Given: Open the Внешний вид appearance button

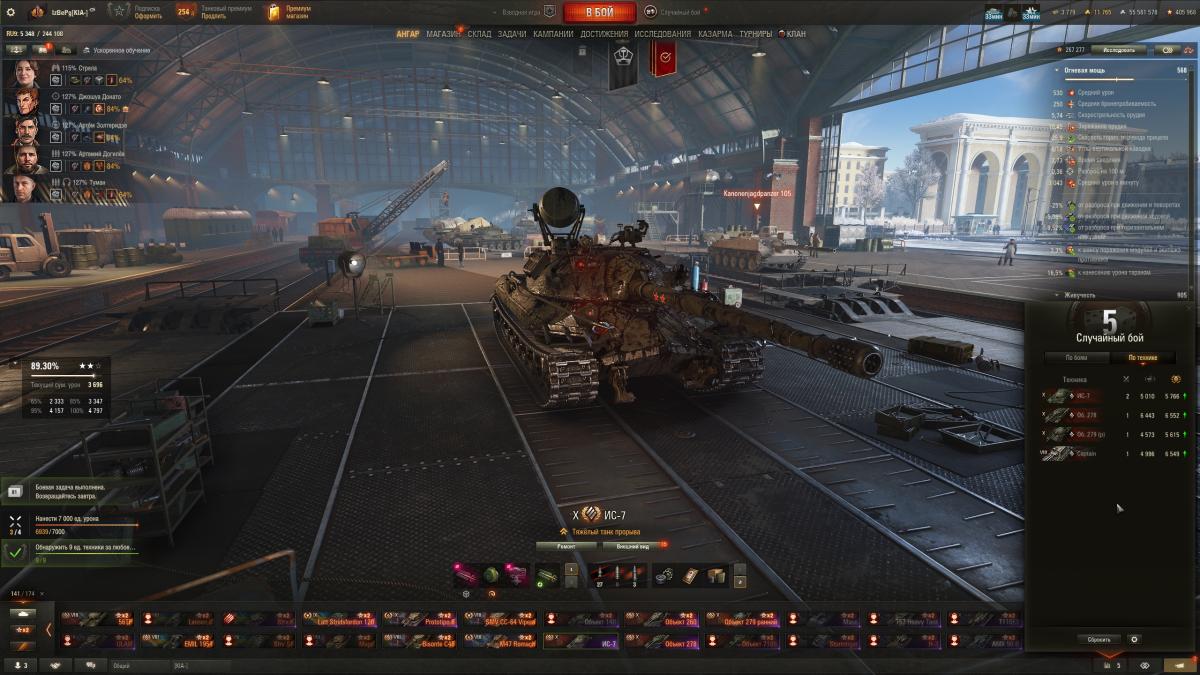Looking at the screenshot, I should click(x=632, y=547).
